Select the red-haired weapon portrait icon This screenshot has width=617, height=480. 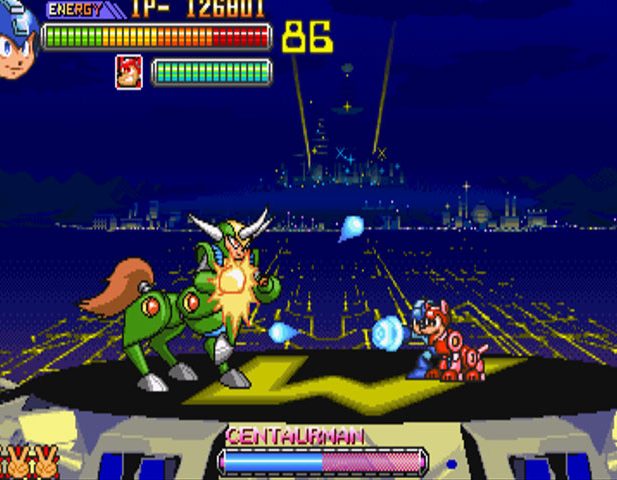[x=129, y=72]
